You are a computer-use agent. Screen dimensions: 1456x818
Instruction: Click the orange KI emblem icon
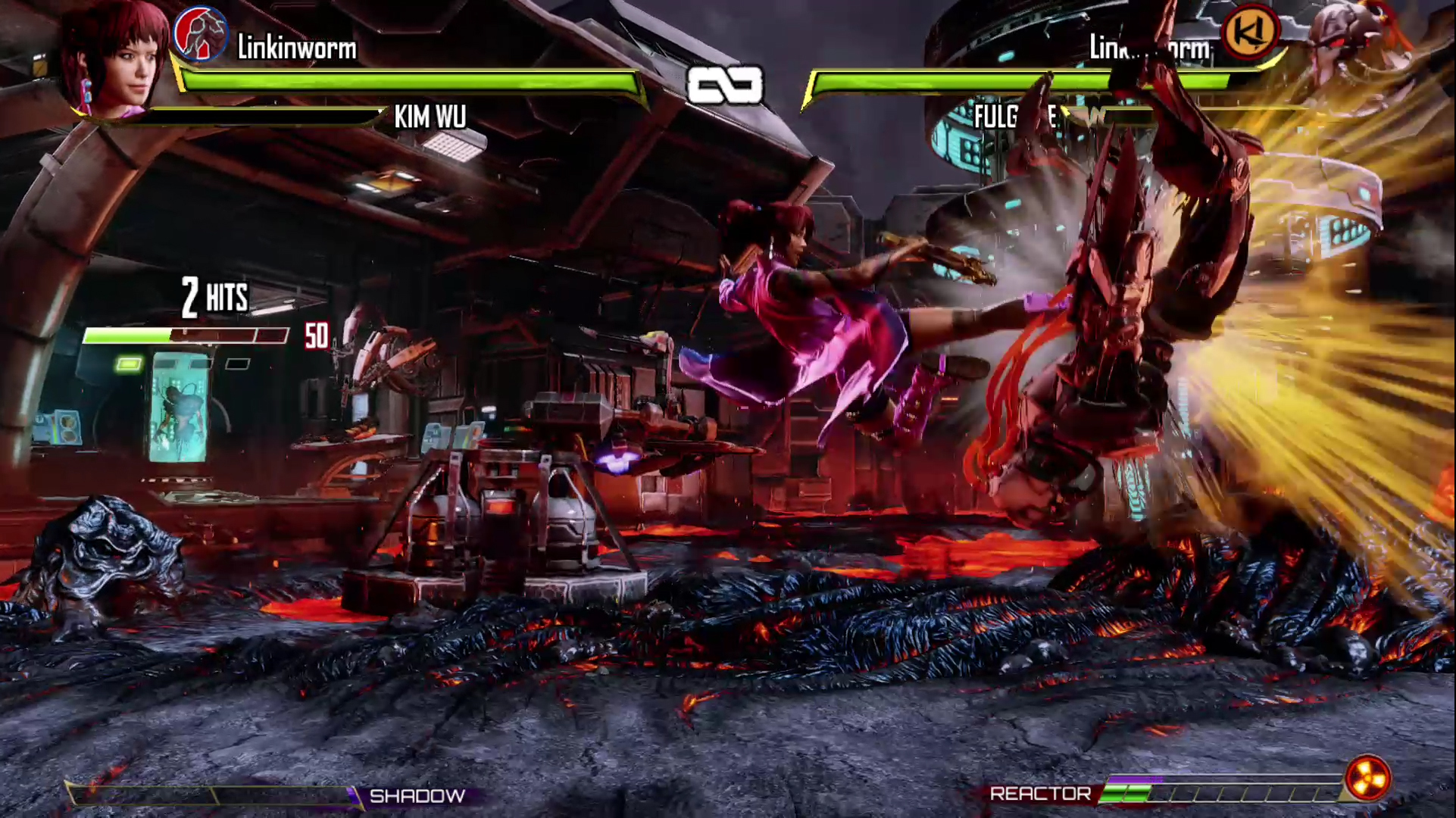[x=1250, y=33]
